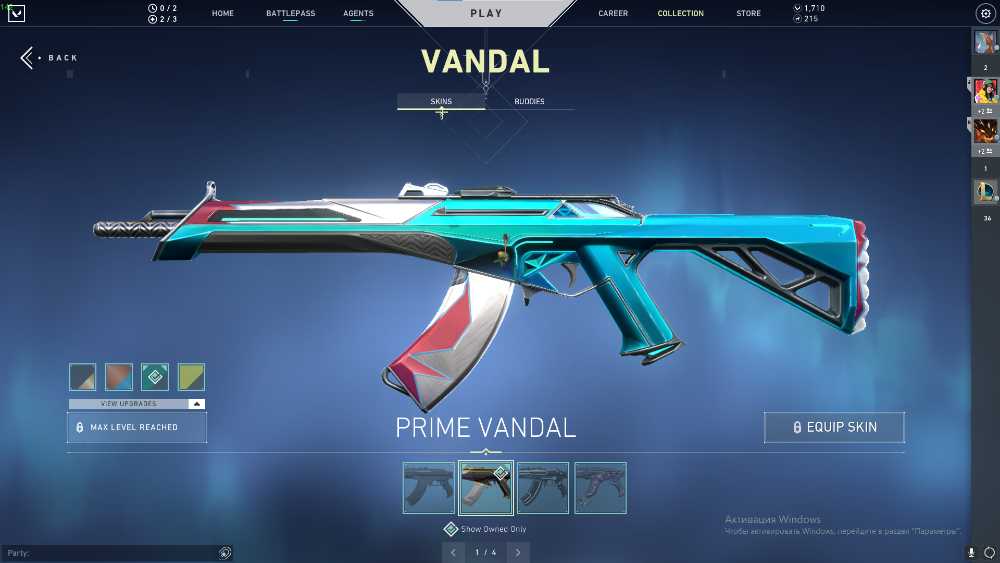
Task: Go back using the Back button
Action: click(48, 58)
